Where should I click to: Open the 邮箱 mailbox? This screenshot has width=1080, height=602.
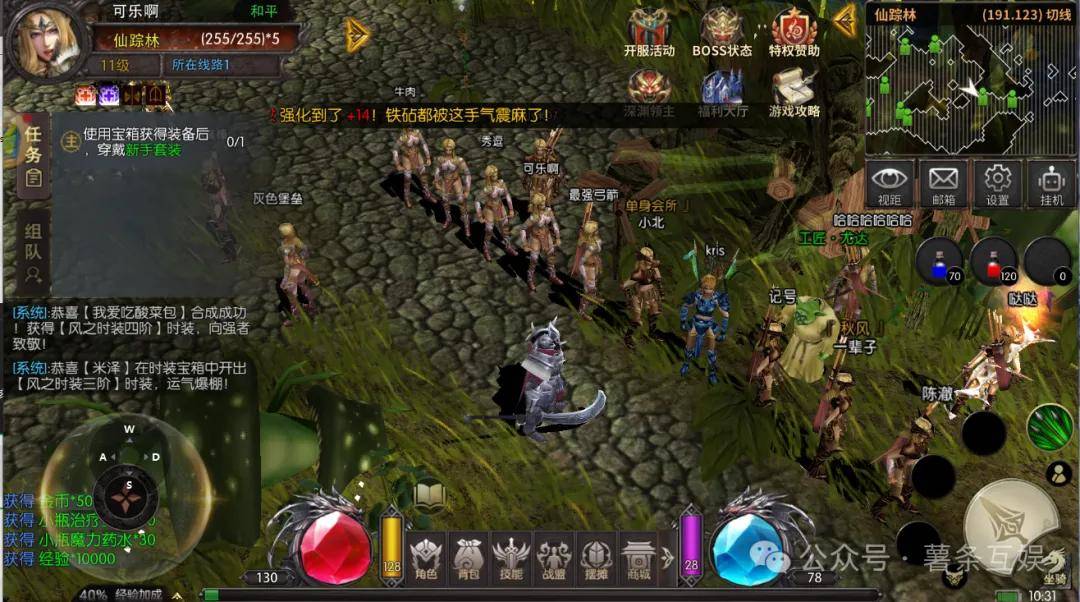tap(943, 184)
